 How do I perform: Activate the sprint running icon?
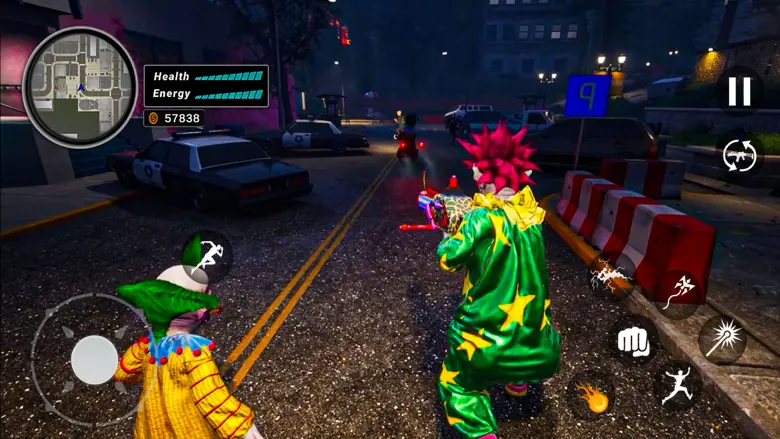click(206, 256)
